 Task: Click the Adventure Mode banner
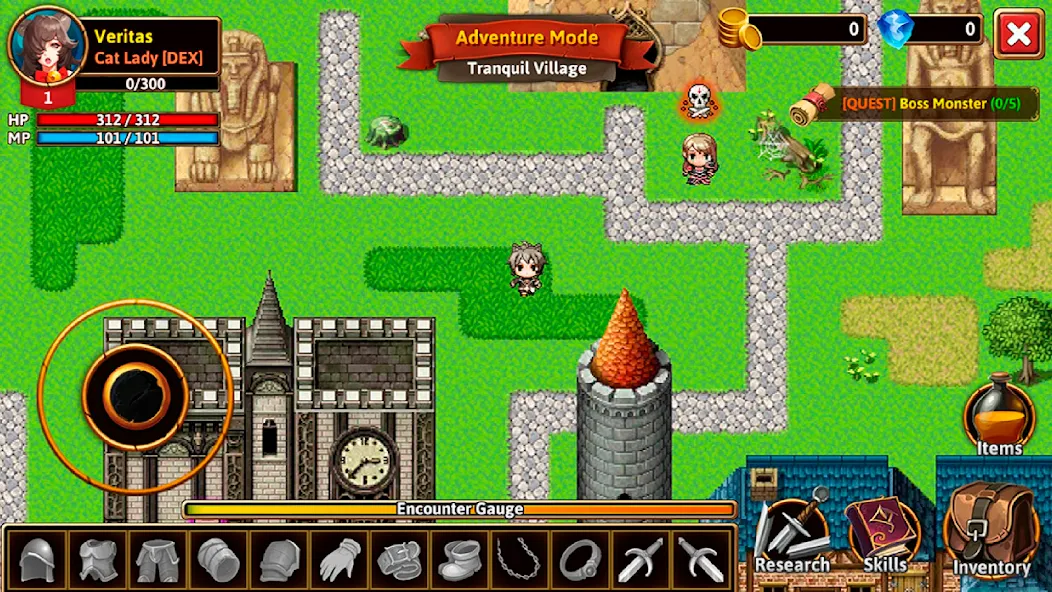click(526, 39)
